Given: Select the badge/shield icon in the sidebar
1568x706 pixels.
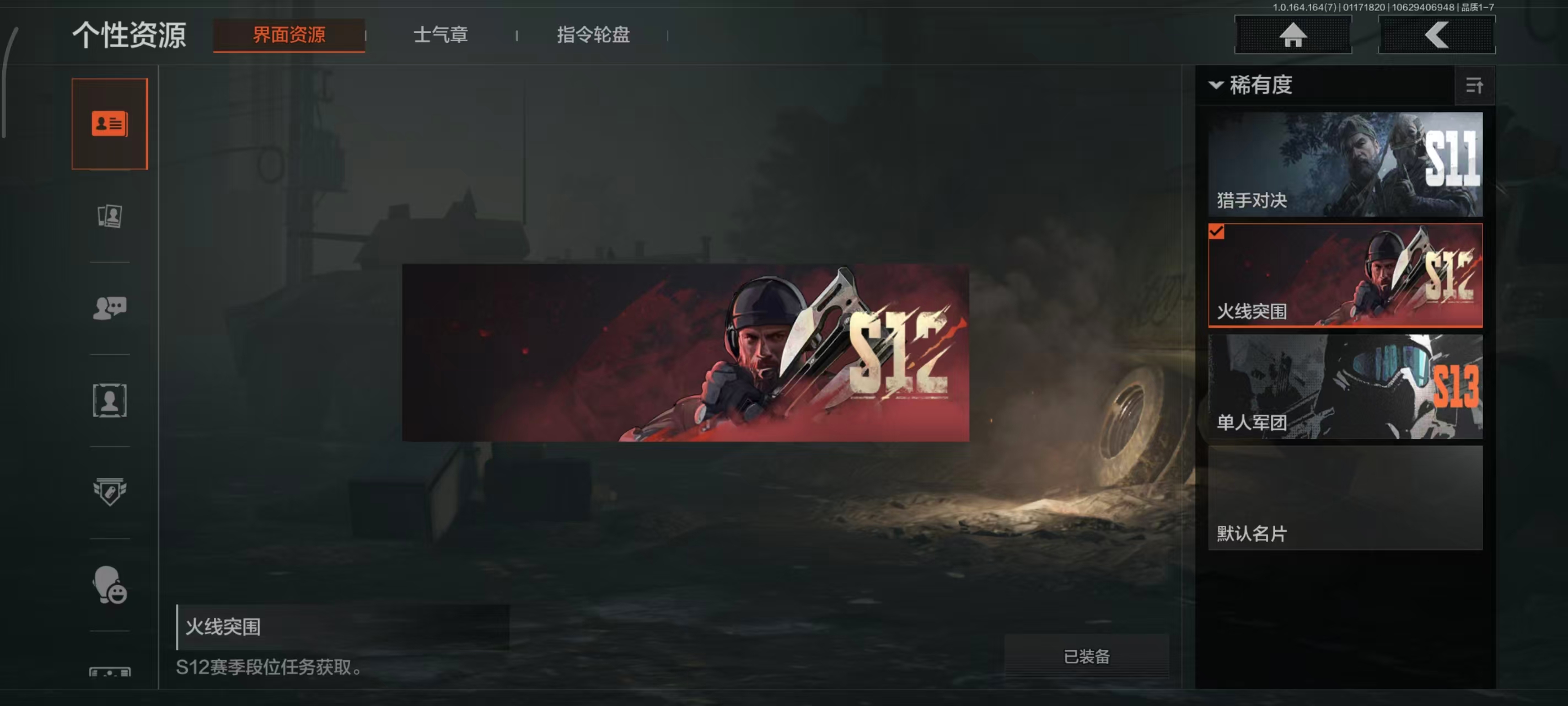Looking at the screenshot, I should (110, 490).
